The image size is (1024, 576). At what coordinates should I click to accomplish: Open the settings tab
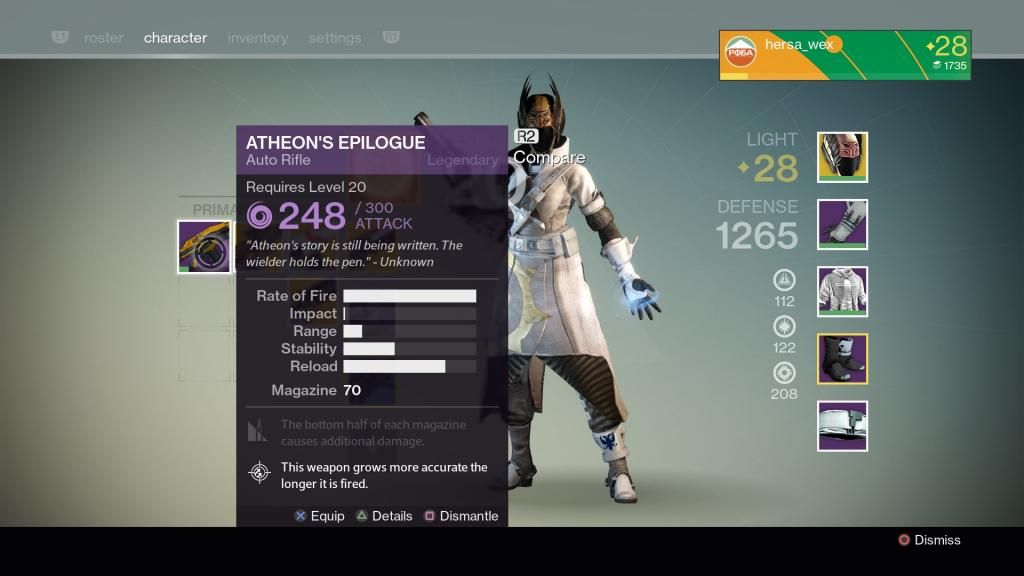tap(335, 38)
